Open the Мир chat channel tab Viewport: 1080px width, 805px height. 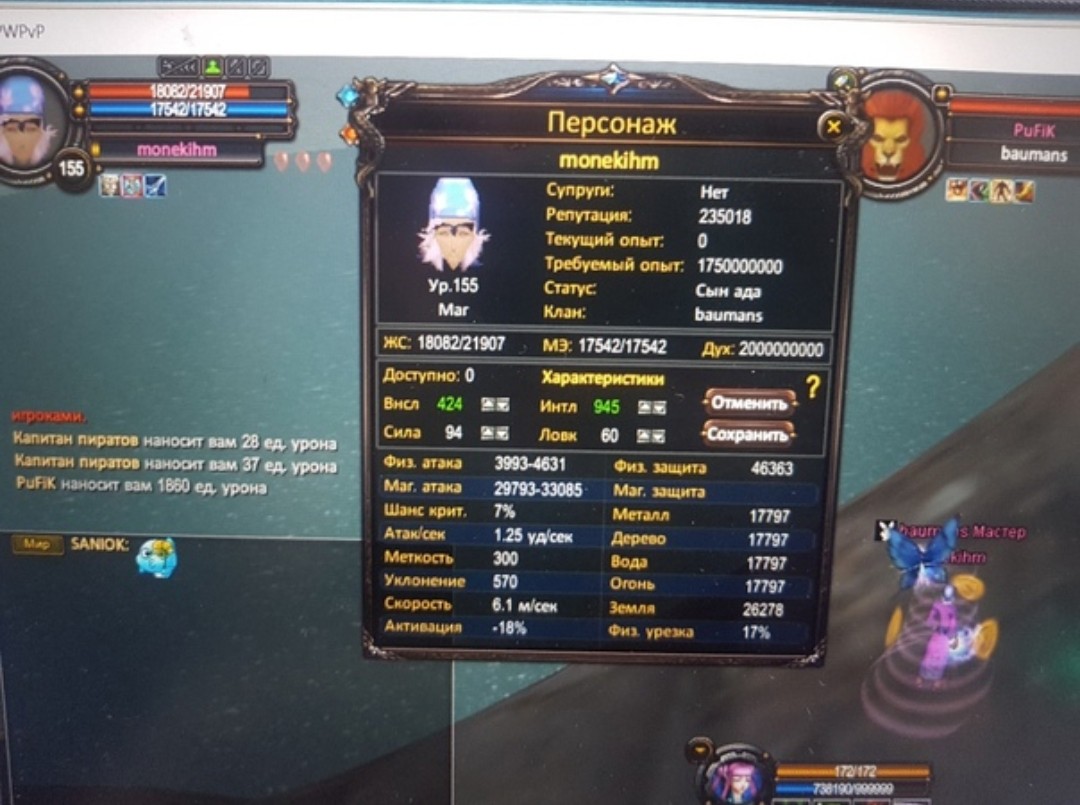point(36,544)
